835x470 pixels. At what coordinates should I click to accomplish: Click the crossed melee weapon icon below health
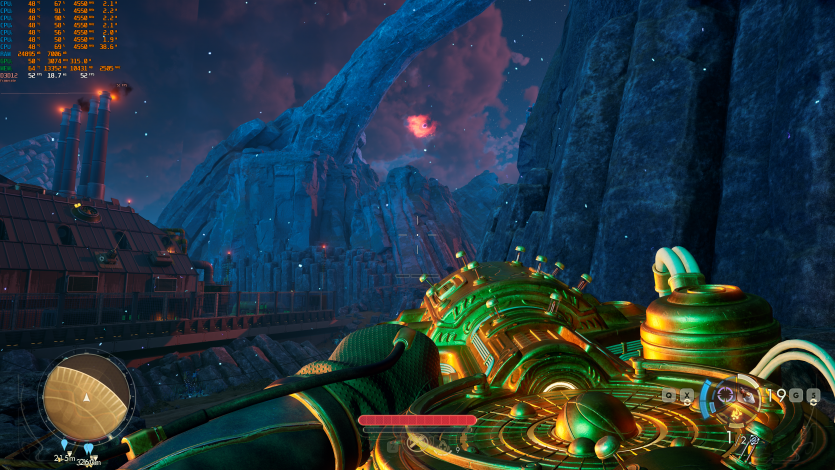click(416, 441)
